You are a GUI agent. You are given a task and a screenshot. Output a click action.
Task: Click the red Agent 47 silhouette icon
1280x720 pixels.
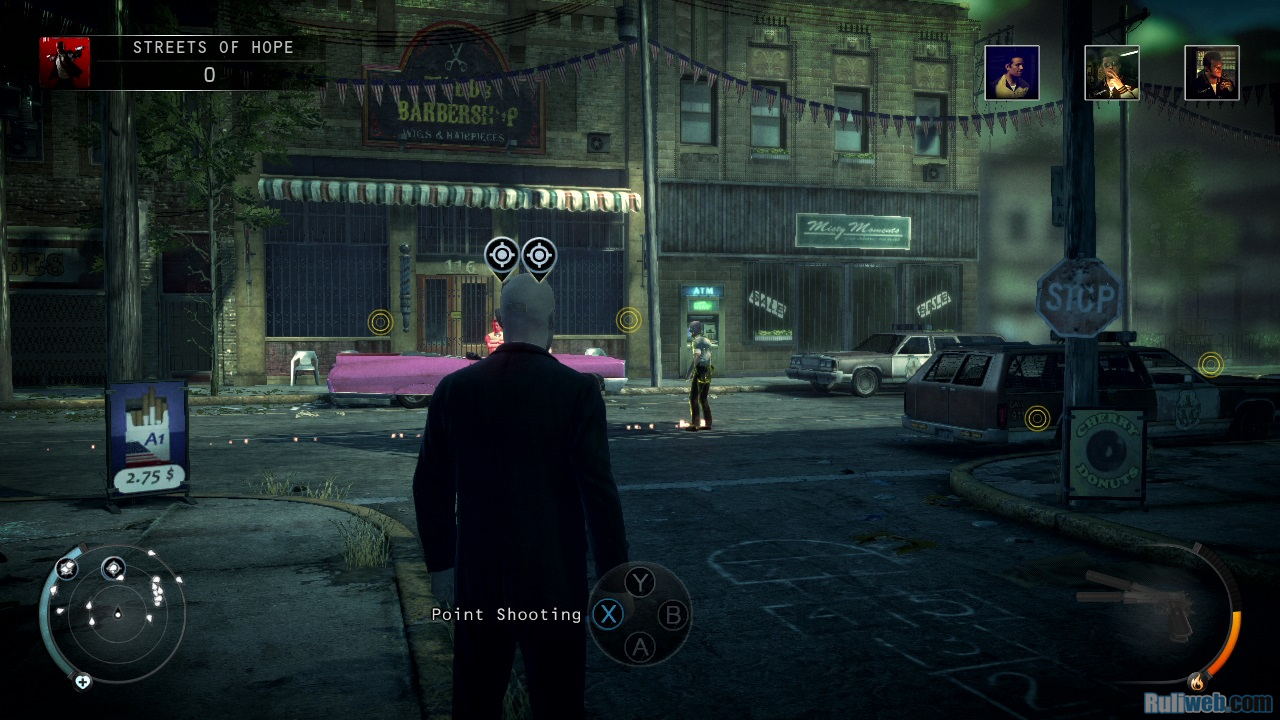65,62
